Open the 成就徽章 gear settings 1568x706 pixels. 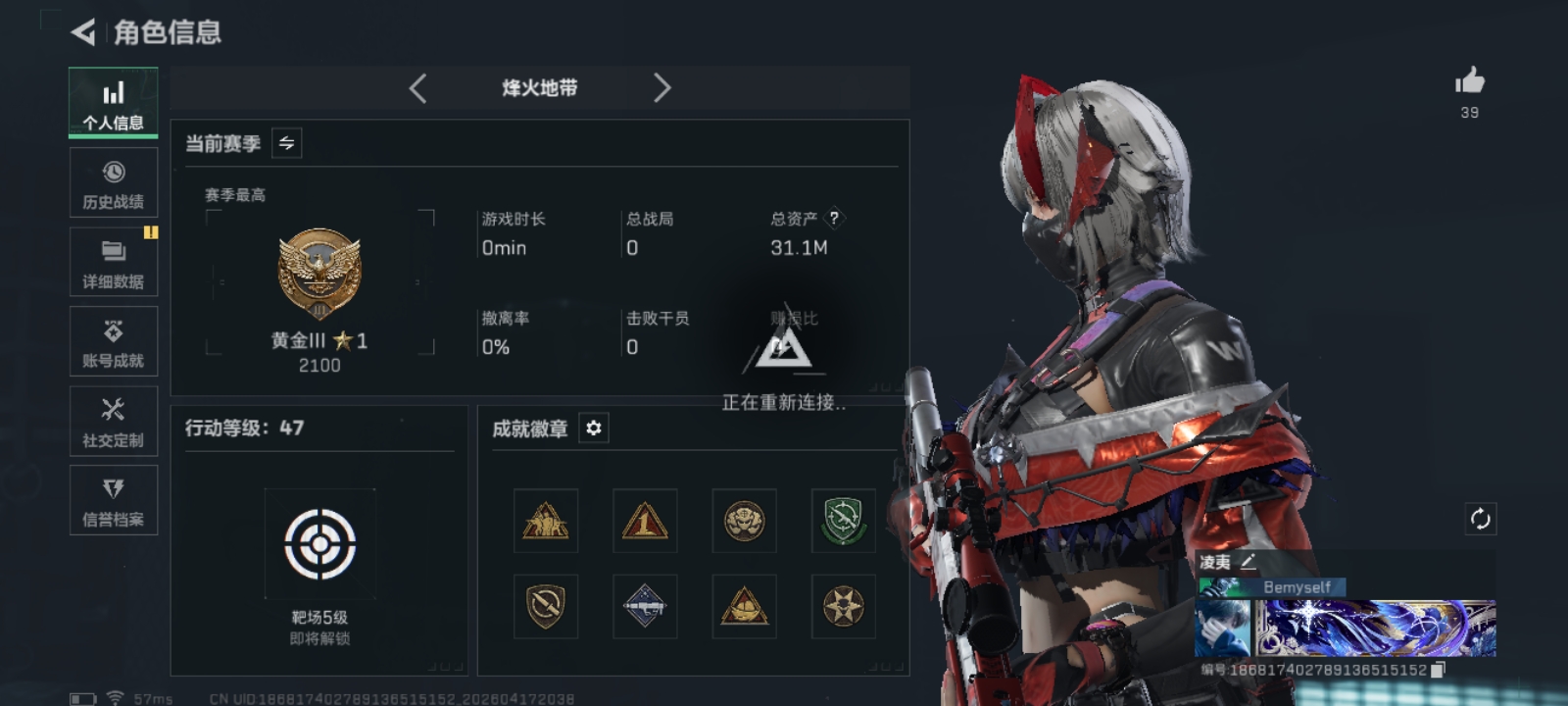593,429
